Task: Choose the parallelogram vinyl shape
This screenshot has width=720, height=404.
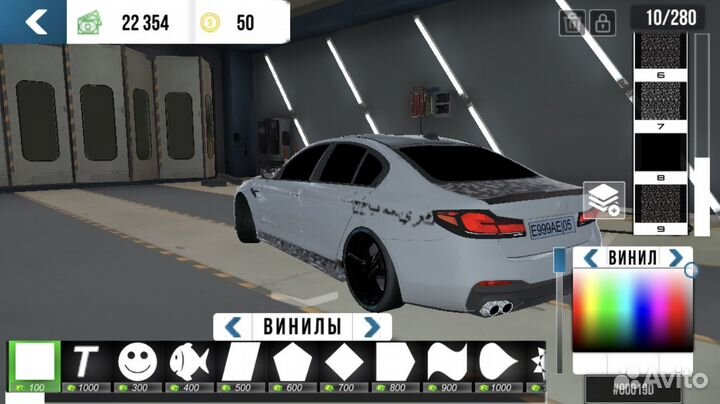Action: (x=241, y=361)
